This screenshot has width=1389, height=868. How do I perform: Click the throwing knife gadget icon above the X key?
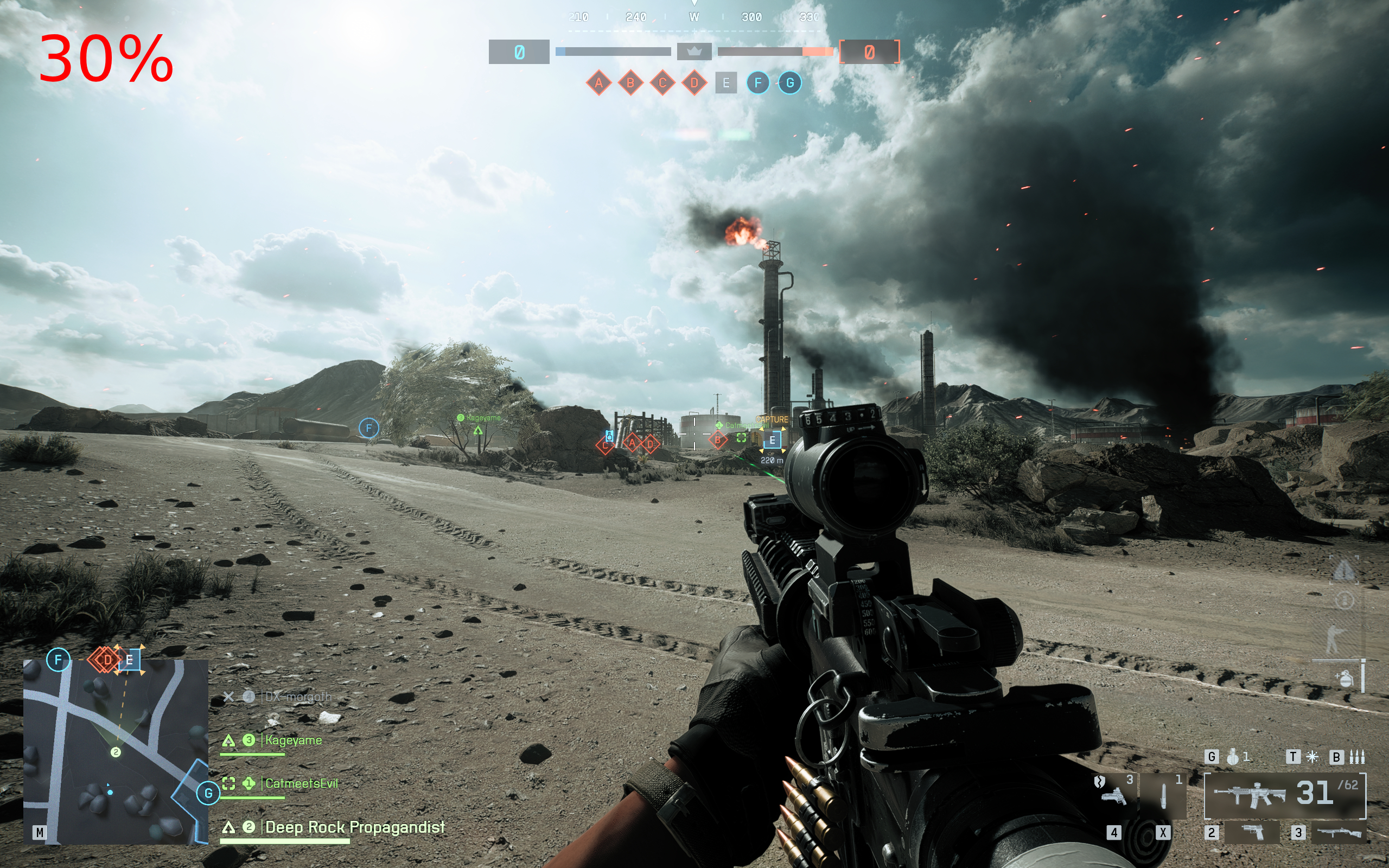click(1163, 796)
